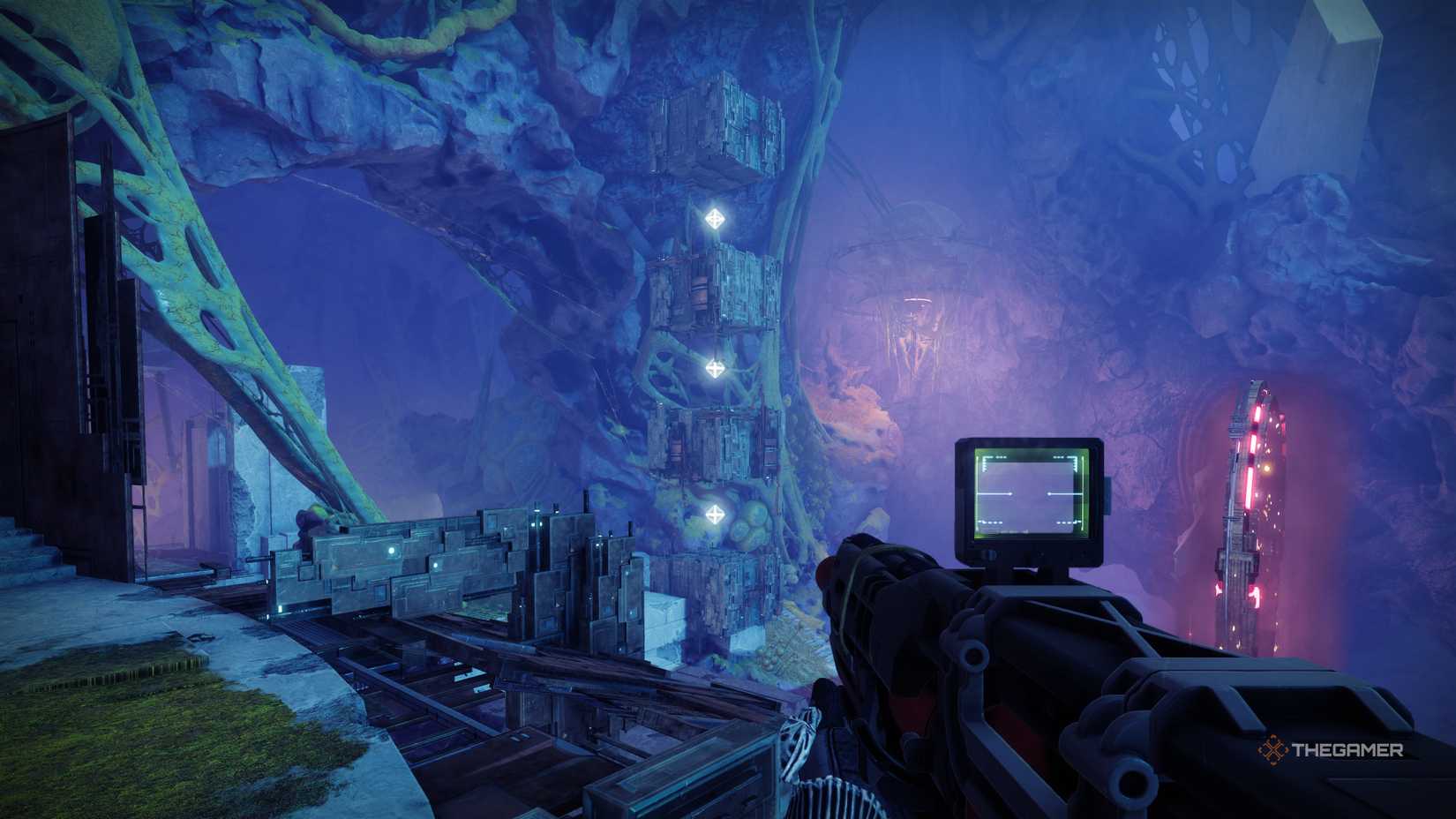Toggle the small knob below the scope screen
Image resolution: width=1456 pixels, height=819 pixels.
click(x=990, y=554)
